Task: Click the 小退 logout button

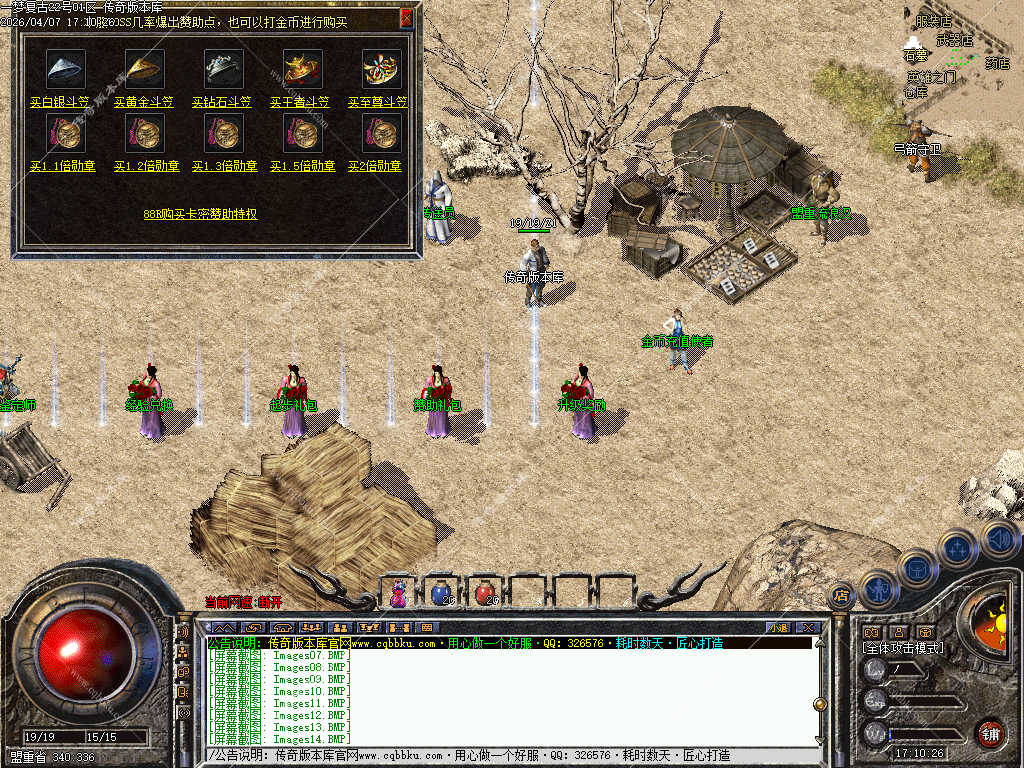Action: coord(778,627)
